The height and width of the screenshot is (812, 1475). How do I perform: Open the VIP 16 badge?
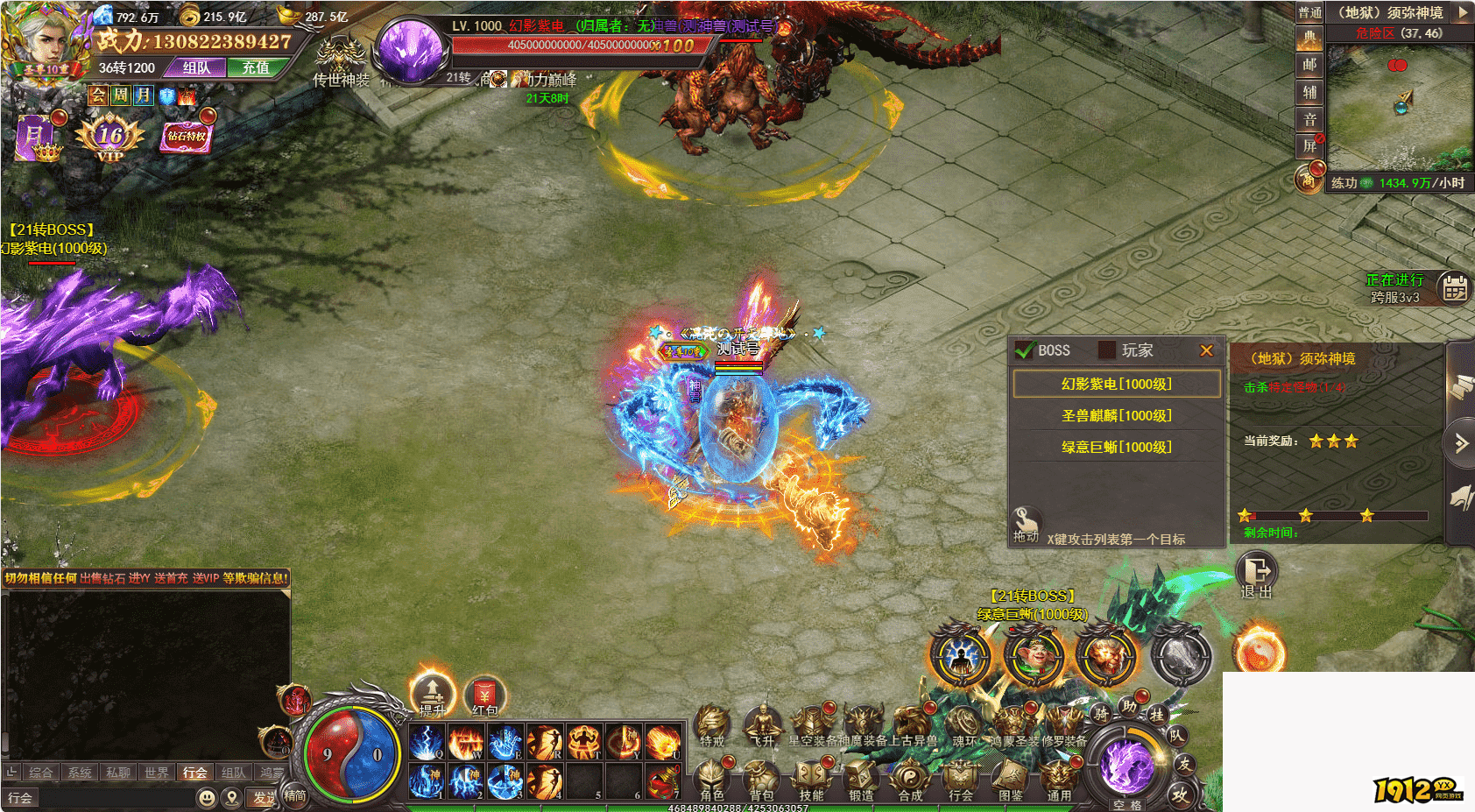point(110,138)
